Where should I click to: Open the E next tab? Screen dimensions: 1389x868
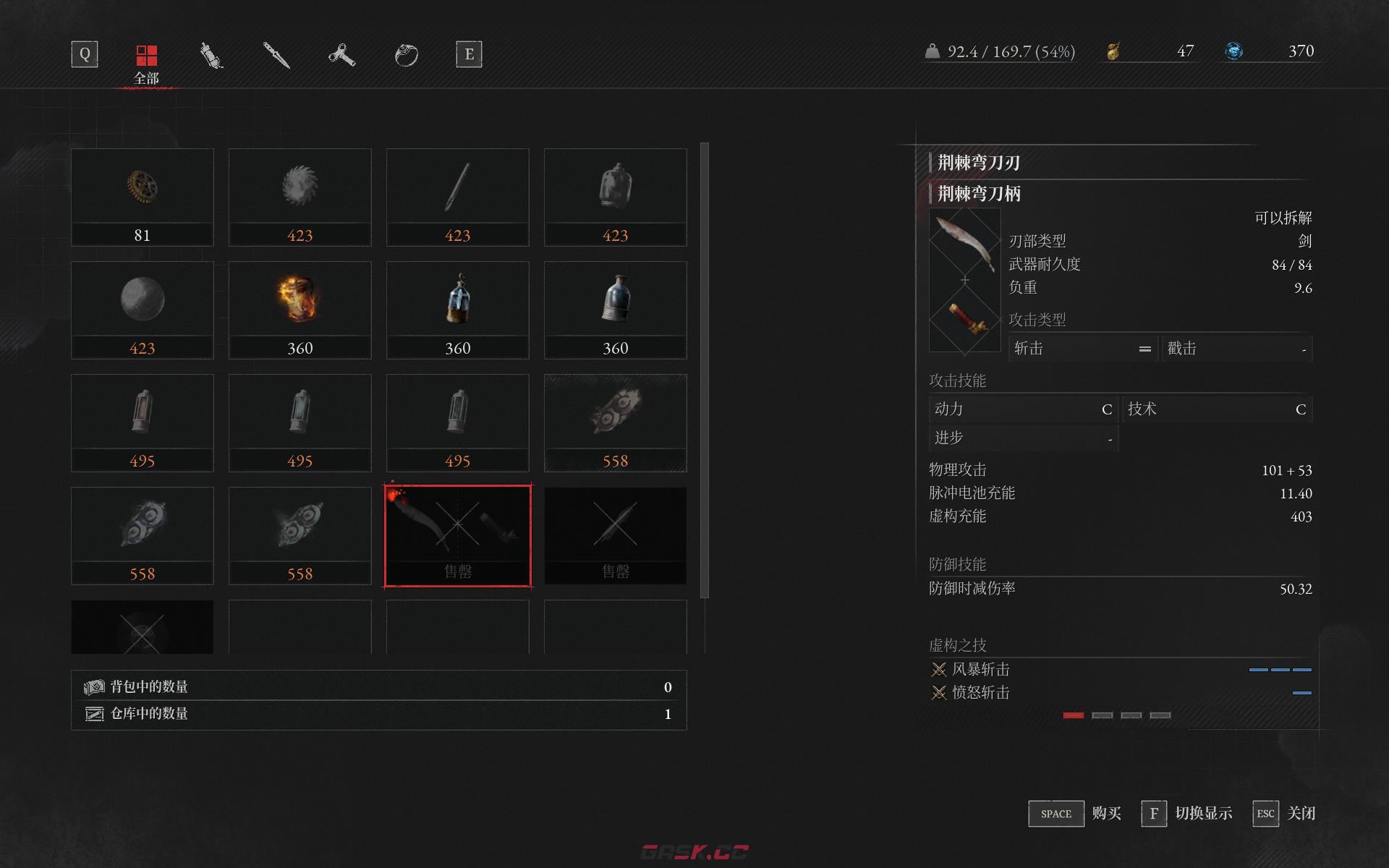pos(469,54)
